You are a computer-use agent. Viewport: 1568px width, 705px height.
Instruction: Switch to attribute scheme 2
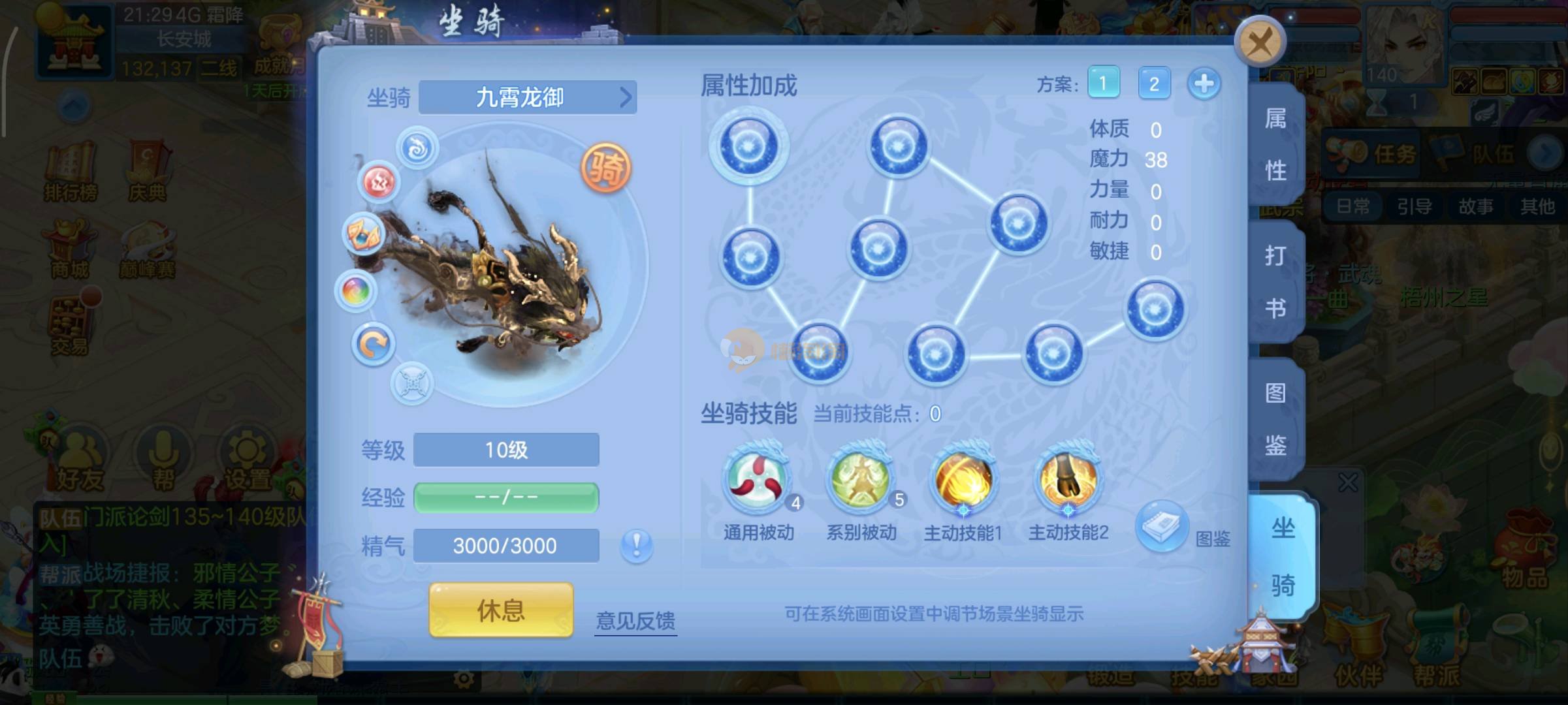point(1154,84)
